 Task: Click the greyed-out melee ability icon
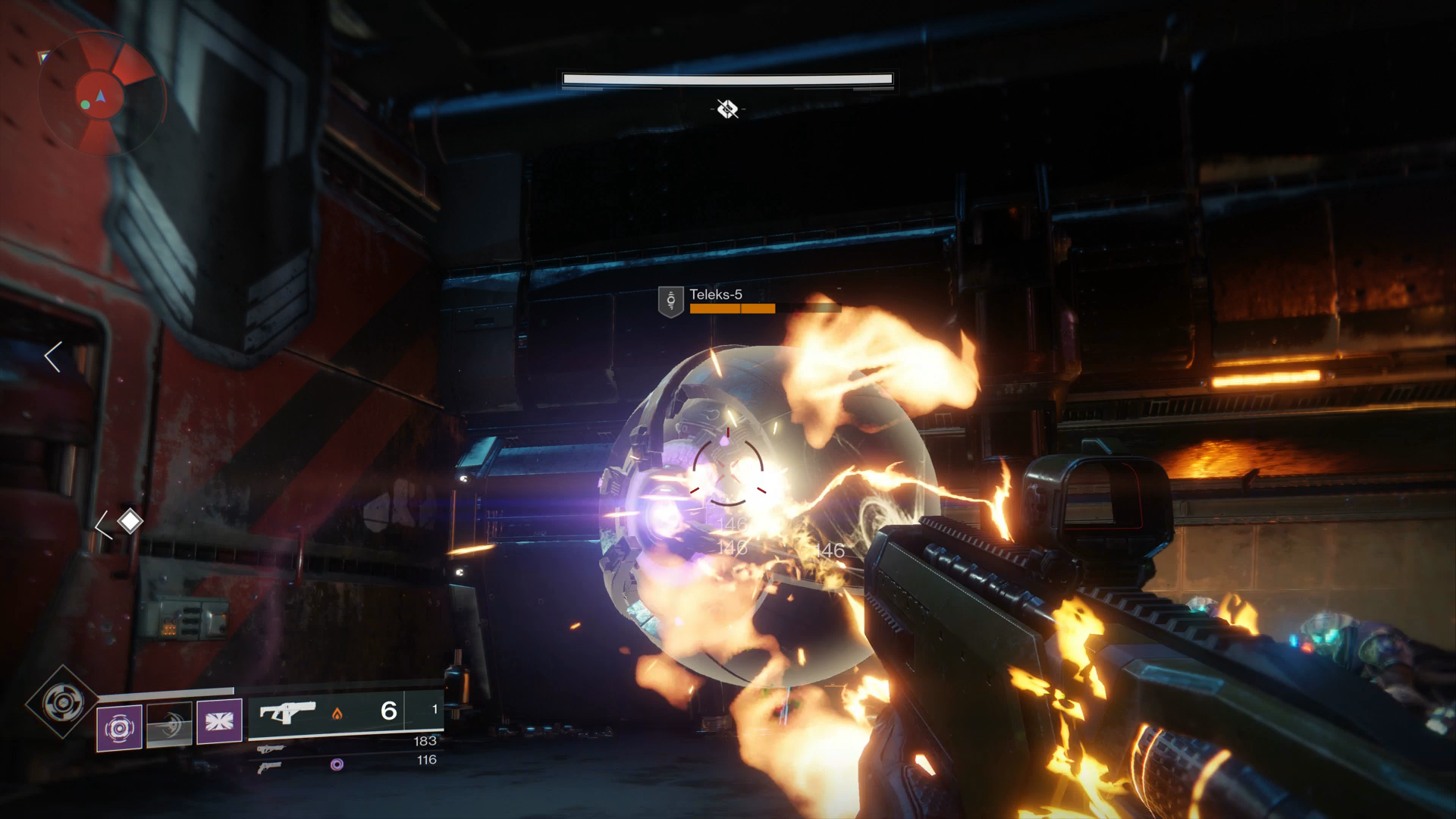169,725
